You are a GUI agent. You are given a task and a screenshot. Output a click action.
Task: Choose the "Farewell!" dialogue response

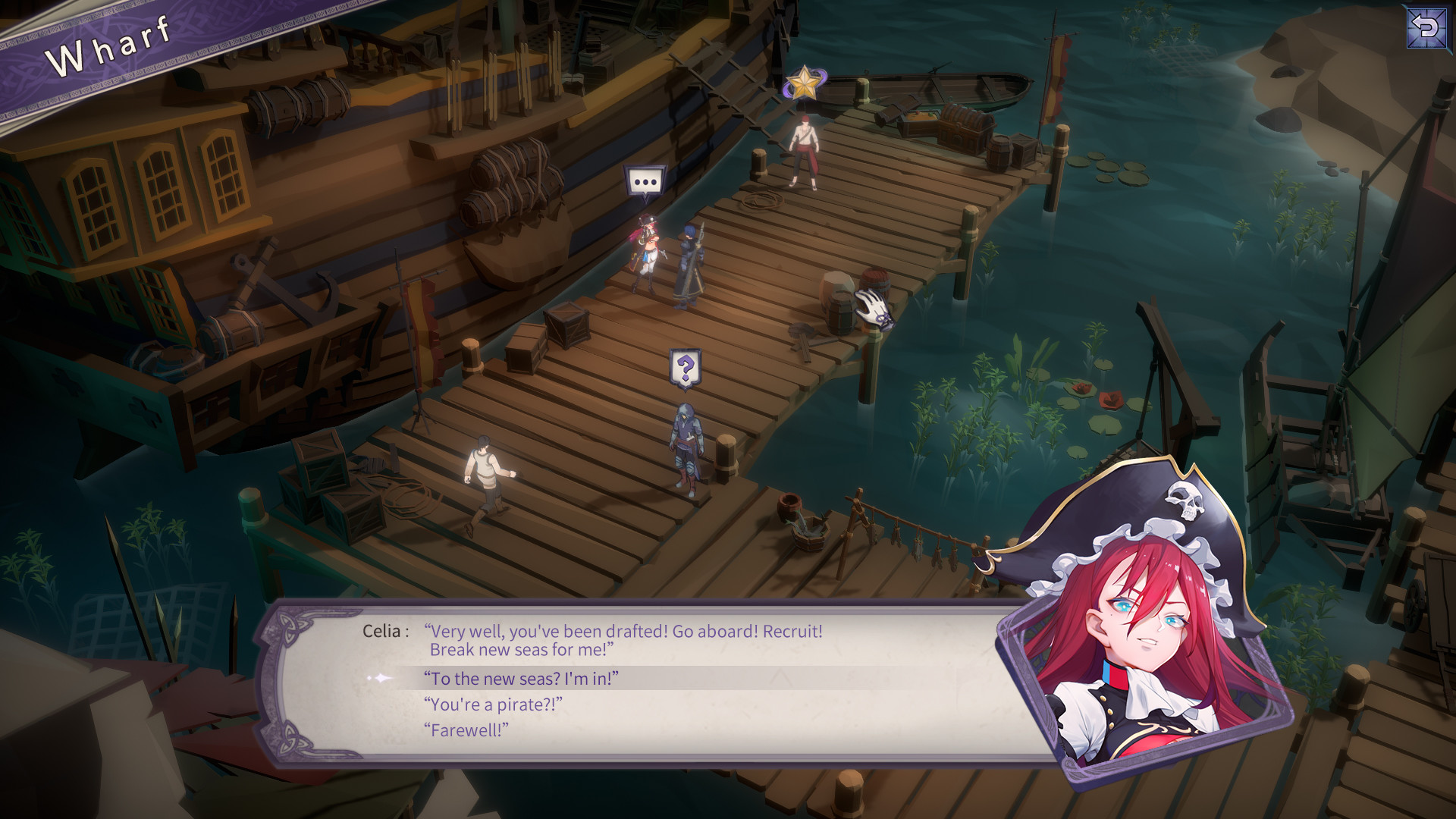[x=468, y=730]
